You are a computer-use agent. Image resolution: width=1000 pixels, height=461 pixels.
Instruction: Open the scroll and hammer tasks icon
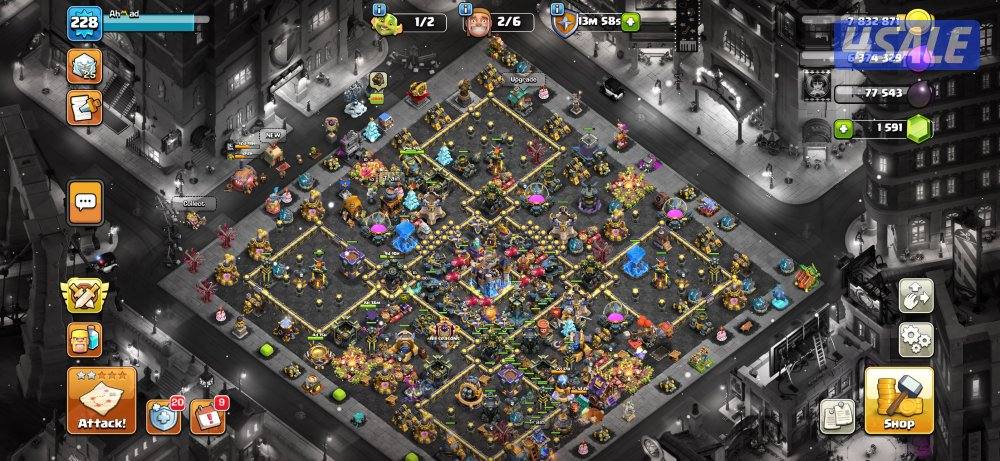84,106
